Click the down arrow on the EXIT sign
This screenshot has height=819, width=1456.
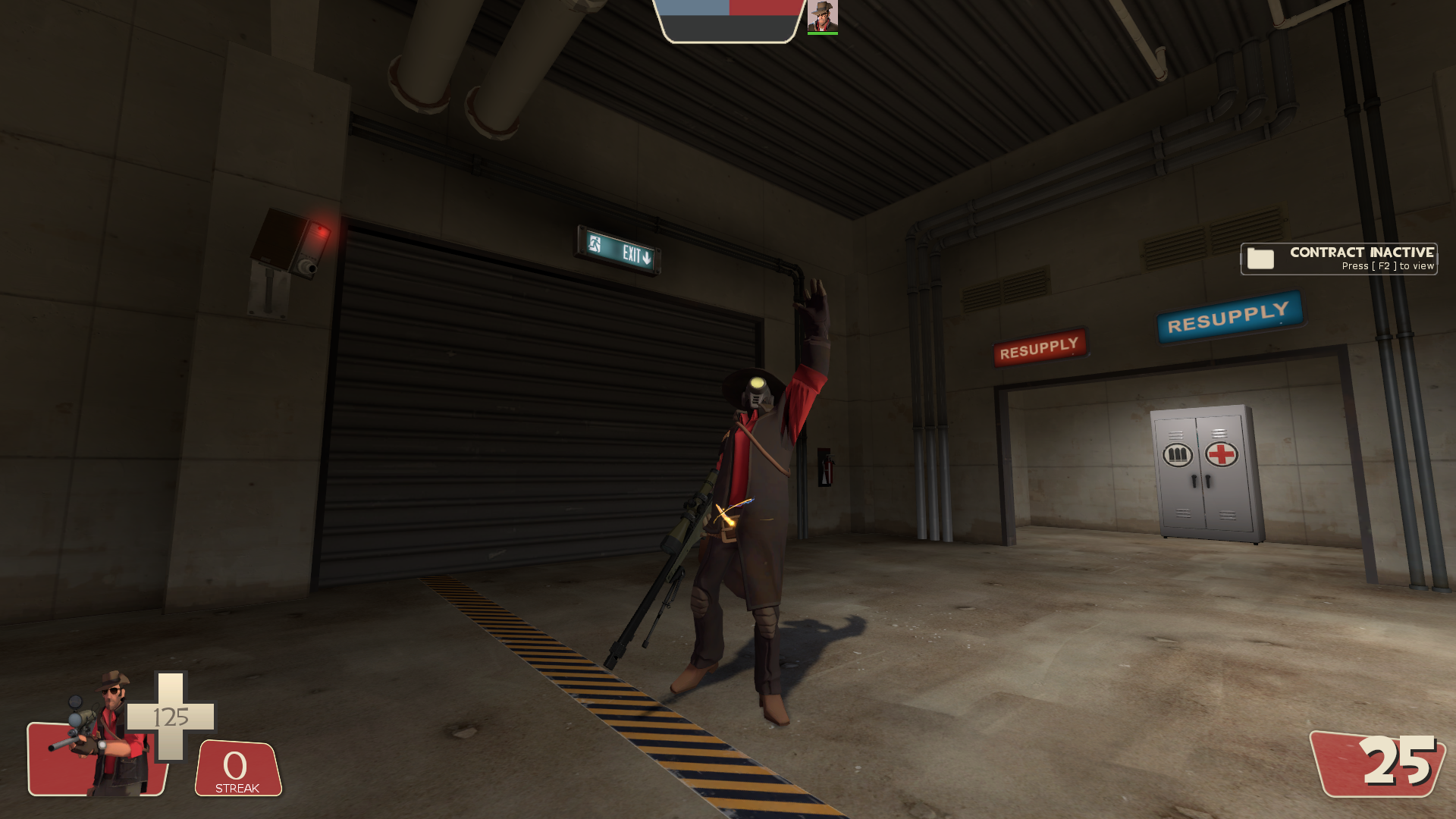(x=647, y=258)
